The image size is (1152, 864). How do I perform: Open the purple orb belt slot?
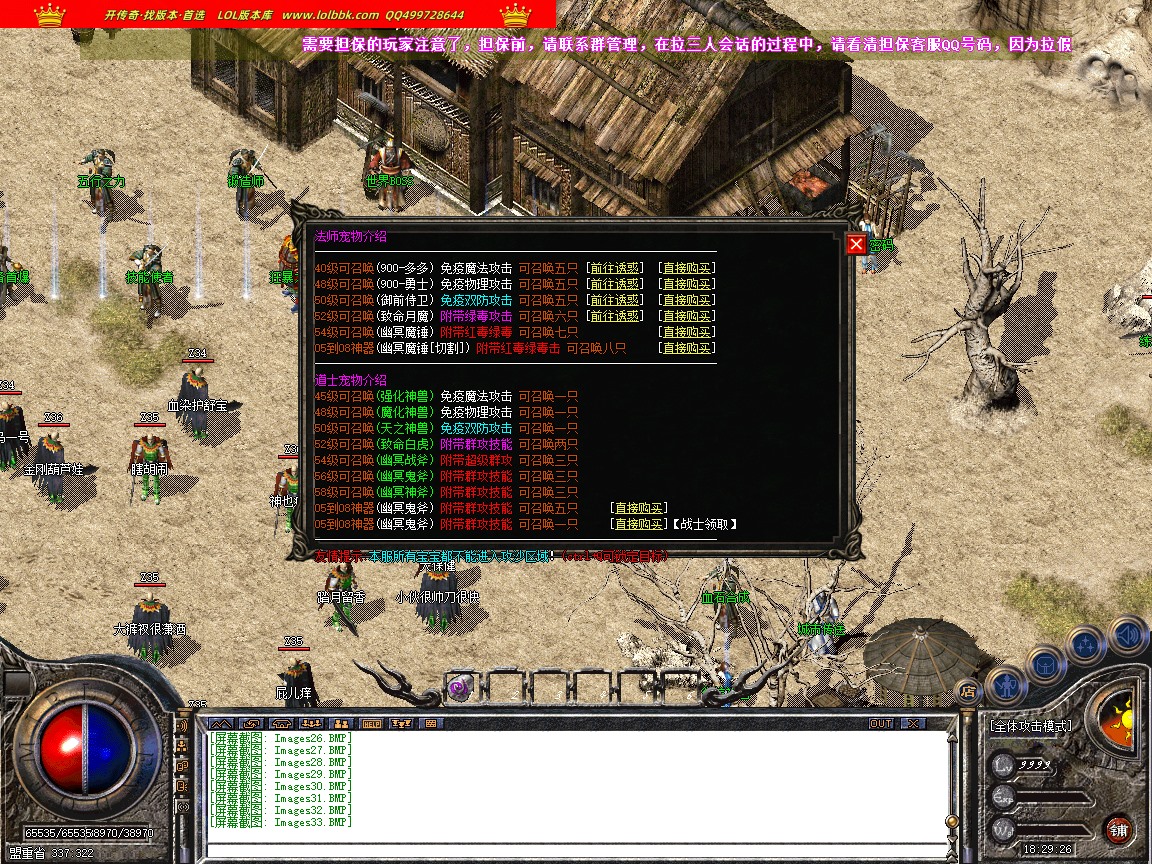(459, 687)
